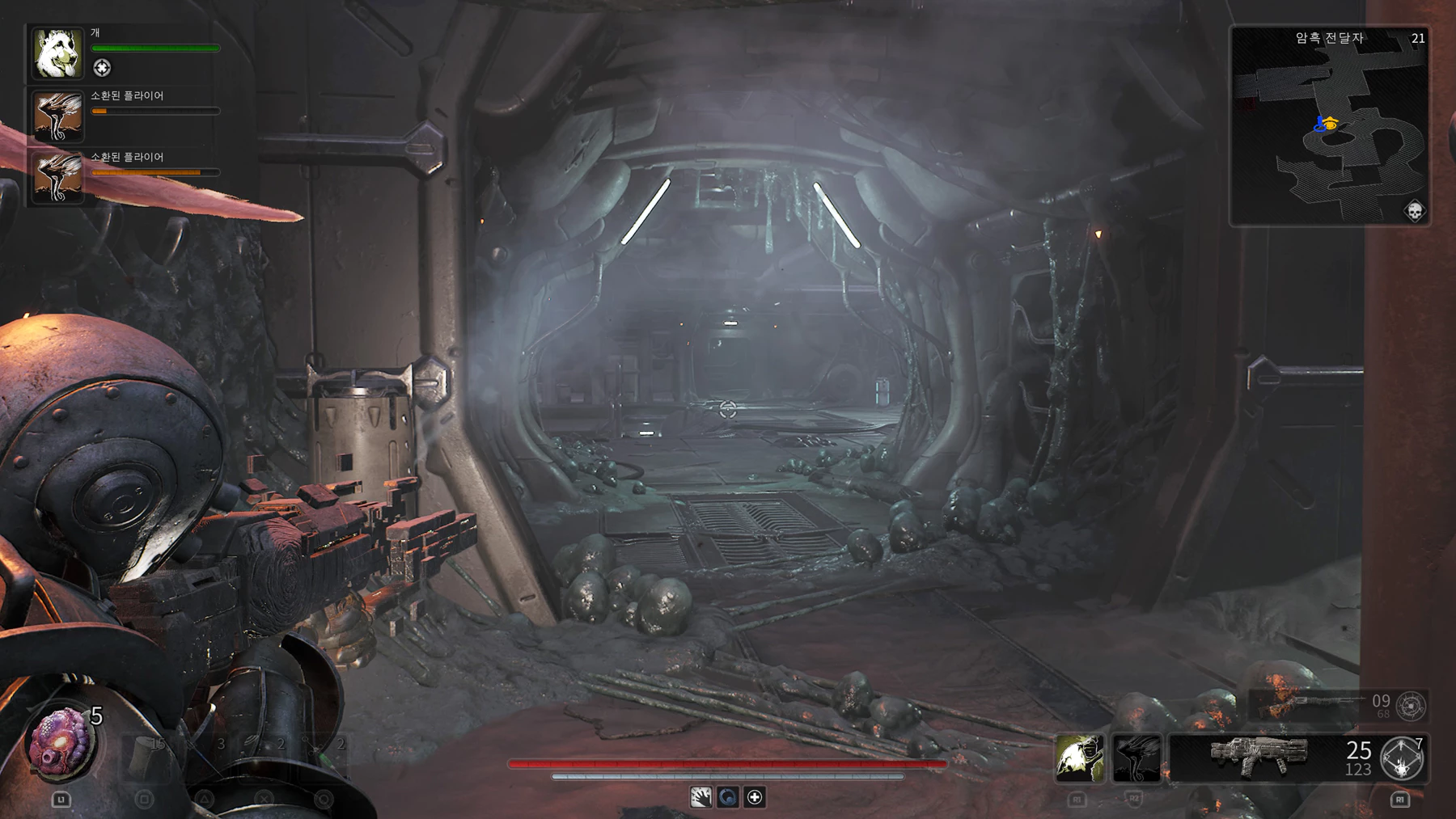Click the secondary weapon's circular mod icon
This screenshot has width=1456, height=819.
click(x=1411, y=706)
